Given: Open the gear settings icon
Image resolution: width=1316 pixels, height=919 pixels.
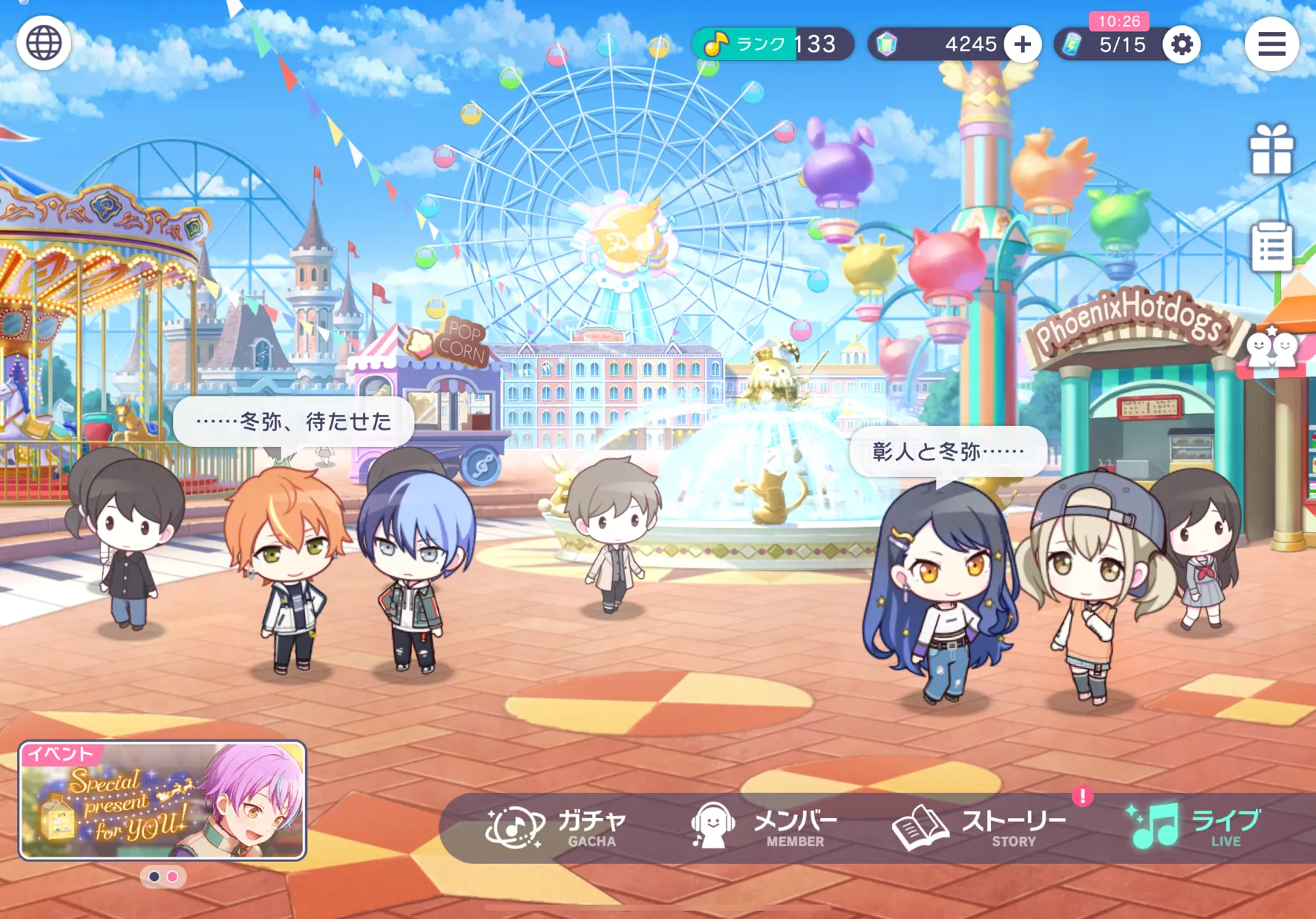Looking at the screenshot, I should point(1181,45).
